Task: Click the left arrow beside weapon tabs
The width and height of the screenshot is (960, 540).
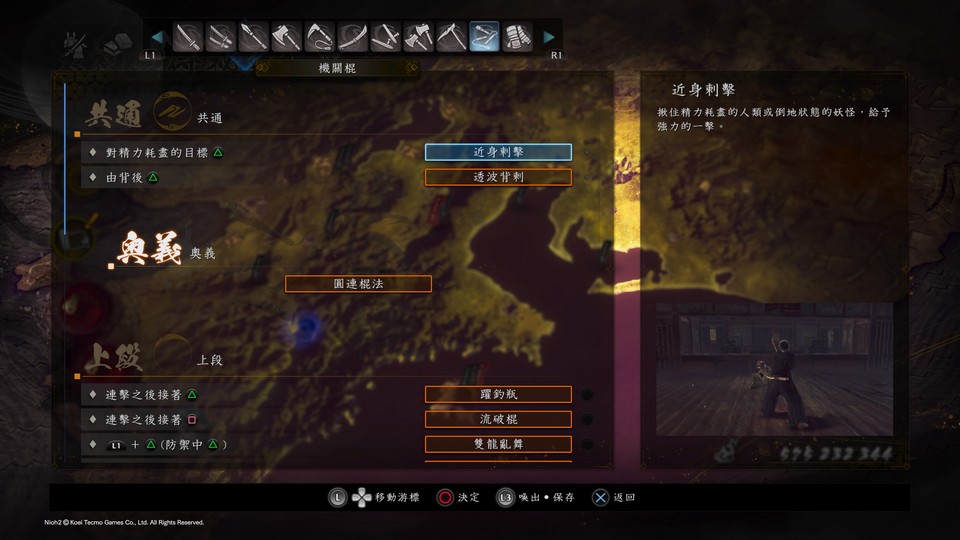Action: (158, 38)
